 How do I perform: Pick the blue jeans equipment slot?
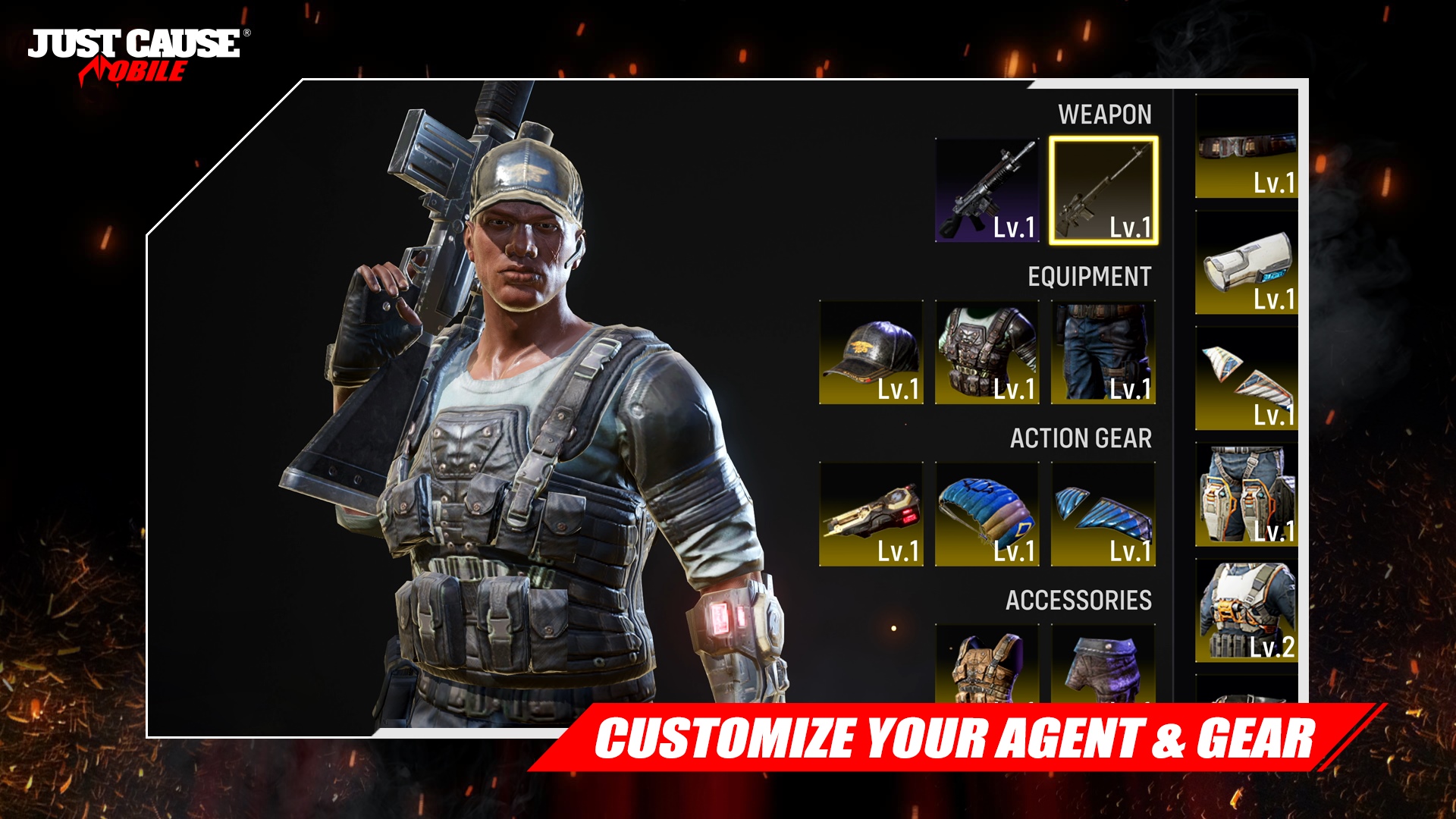tap(1103, 353)
